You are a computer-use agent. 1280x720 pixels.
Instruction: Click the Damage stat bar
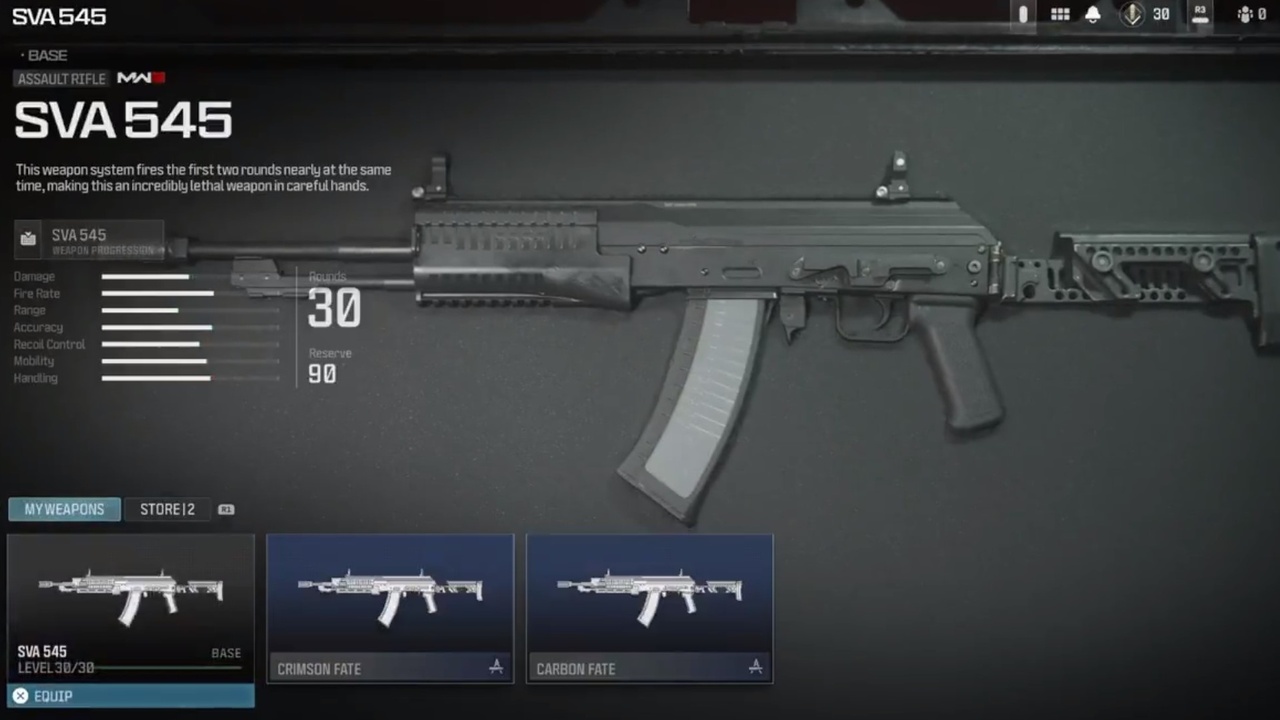(145, 277)
